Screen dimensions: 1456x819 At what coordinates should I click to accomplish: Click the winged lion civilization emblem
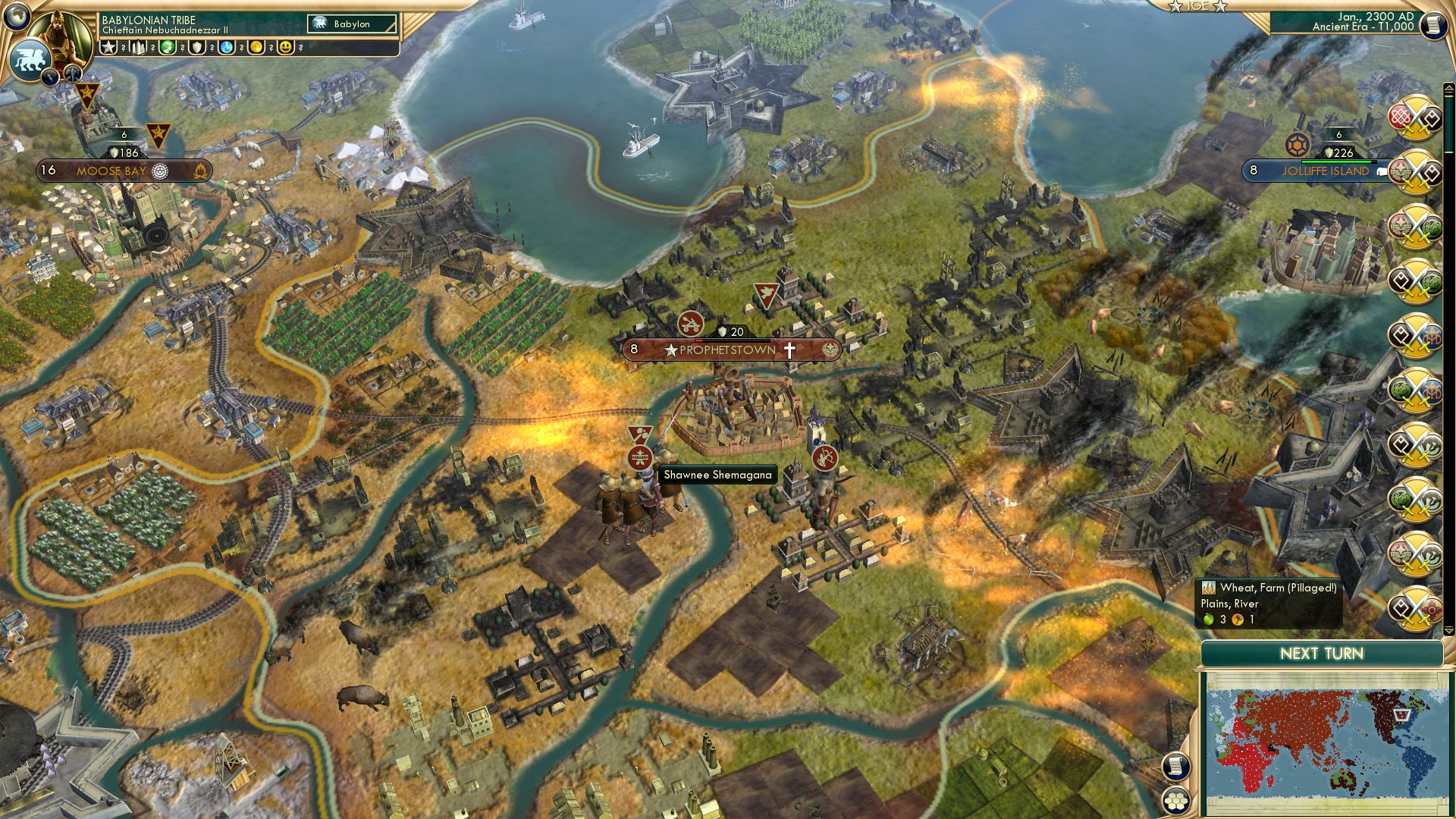[x=29, y=59]
